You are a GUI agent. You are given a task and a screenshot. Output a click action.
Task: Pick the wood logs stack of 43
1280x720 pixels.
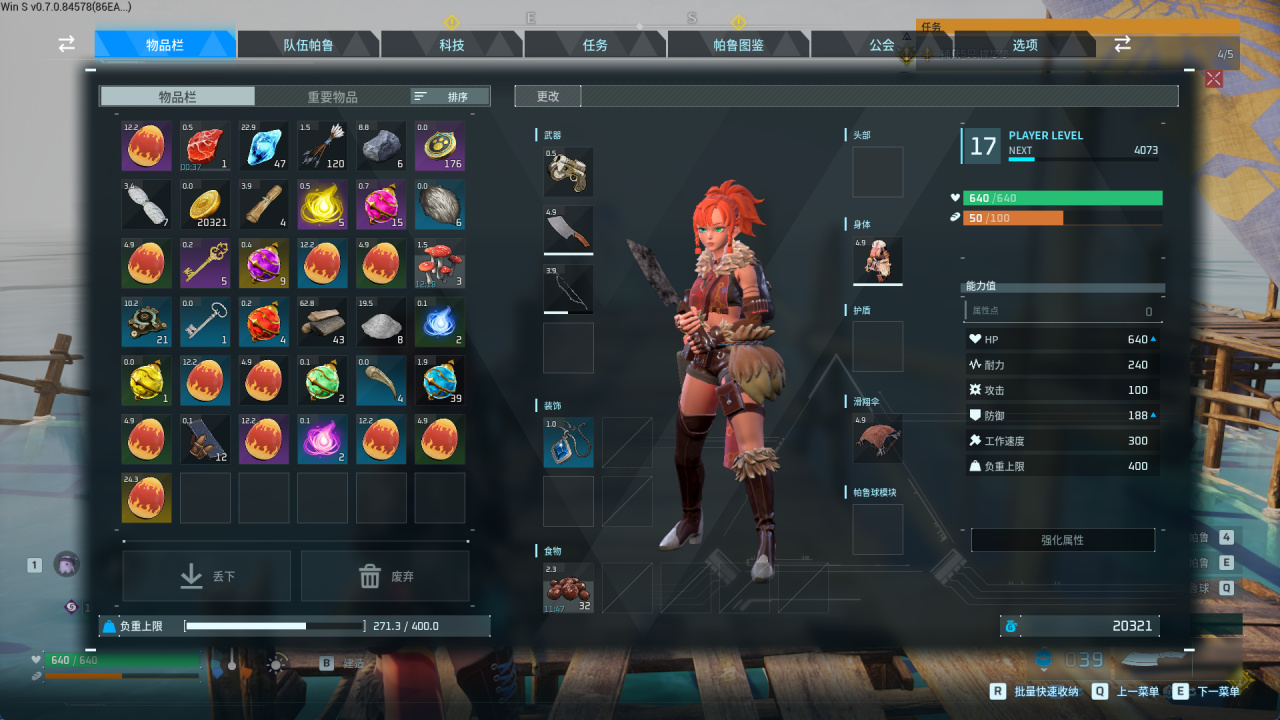click(x=322, y=322)
